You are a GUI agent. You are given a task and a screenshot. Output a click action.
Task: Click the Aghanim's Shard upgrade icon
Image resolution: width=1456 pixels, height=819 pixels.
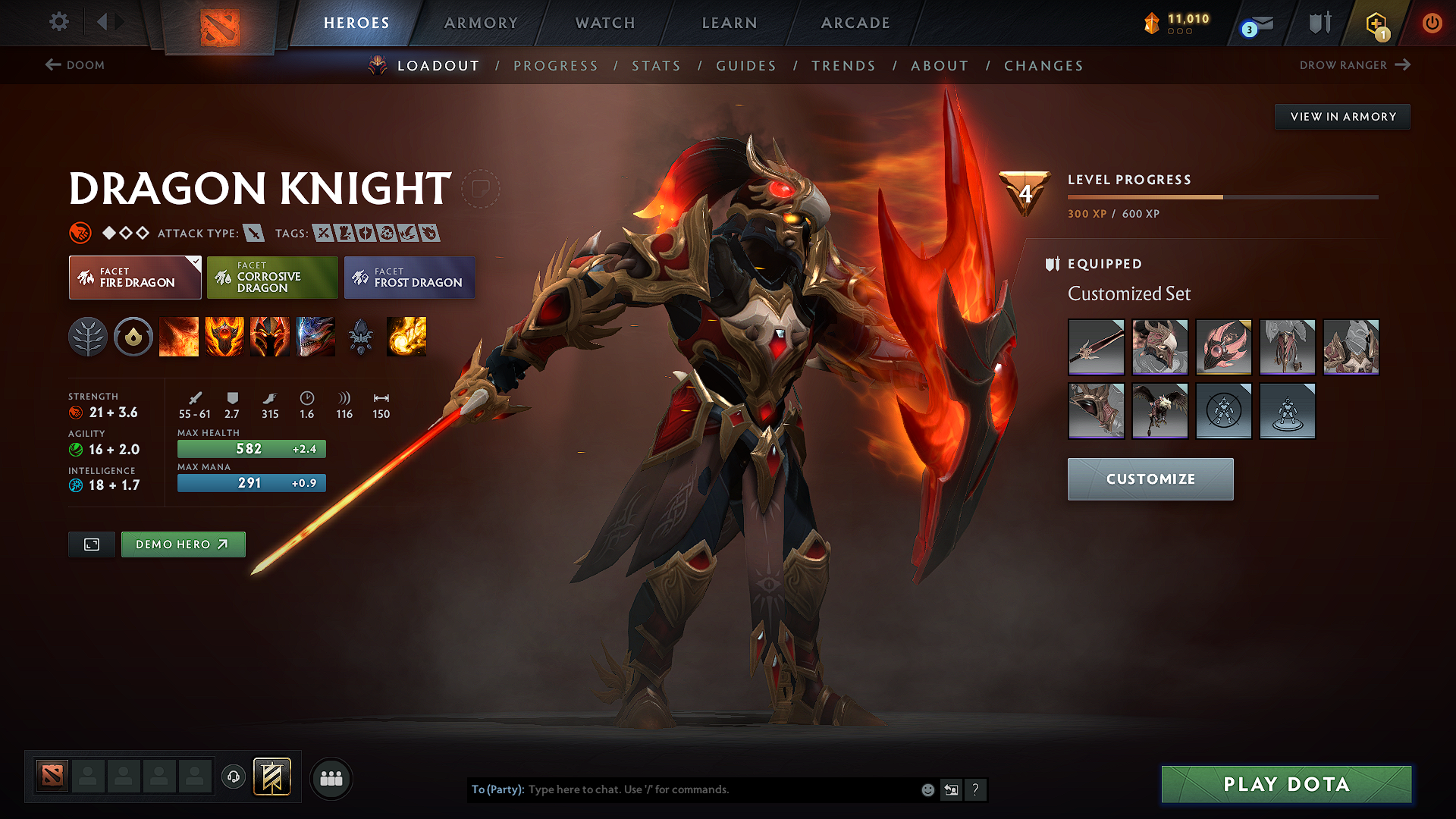click(362, 337)
